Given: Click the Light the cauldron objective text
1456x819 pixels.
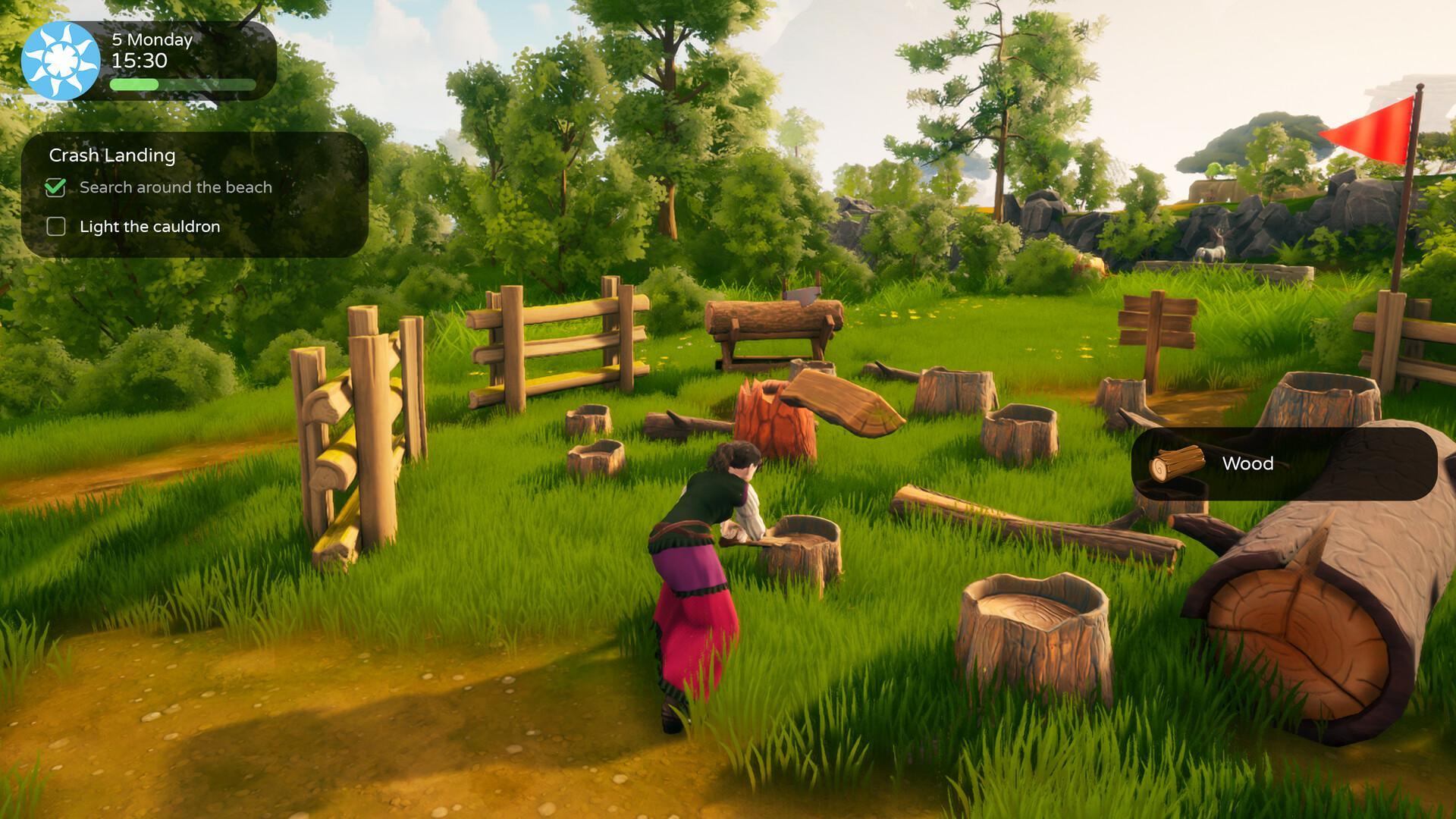Looking at the screenshot, I should (149, 226).
